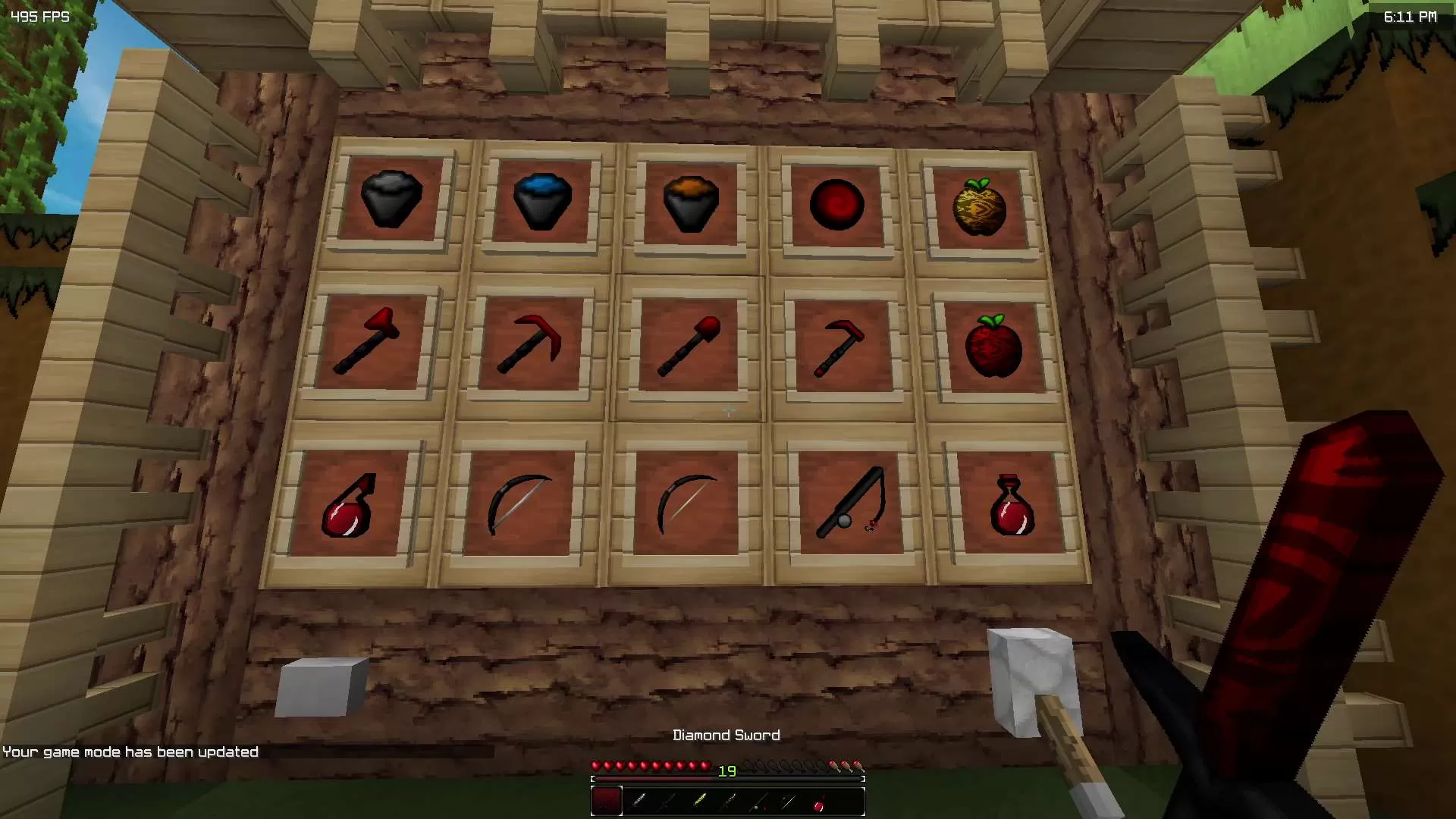Screen dimensions: 1456x819
Task: Click the diamond helmet item frame
Action: (542, 201)
